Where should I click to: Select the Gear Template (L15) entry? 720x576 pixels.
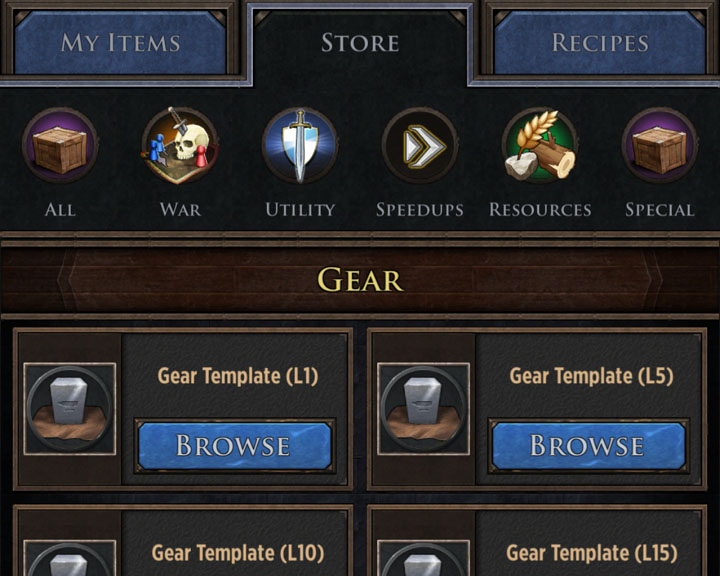click(591, 552)
